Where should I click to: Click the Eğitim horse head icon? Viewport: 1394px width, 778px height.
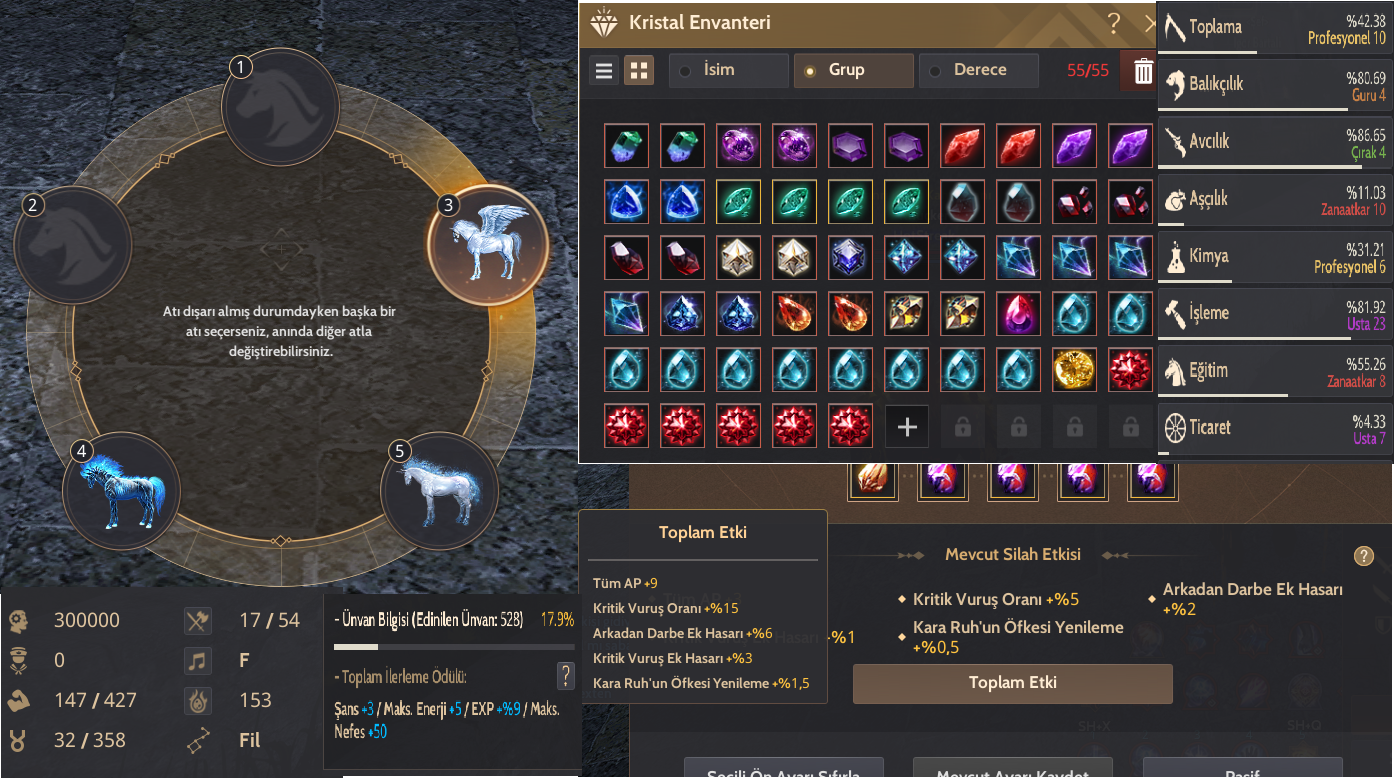(1177, 370)
